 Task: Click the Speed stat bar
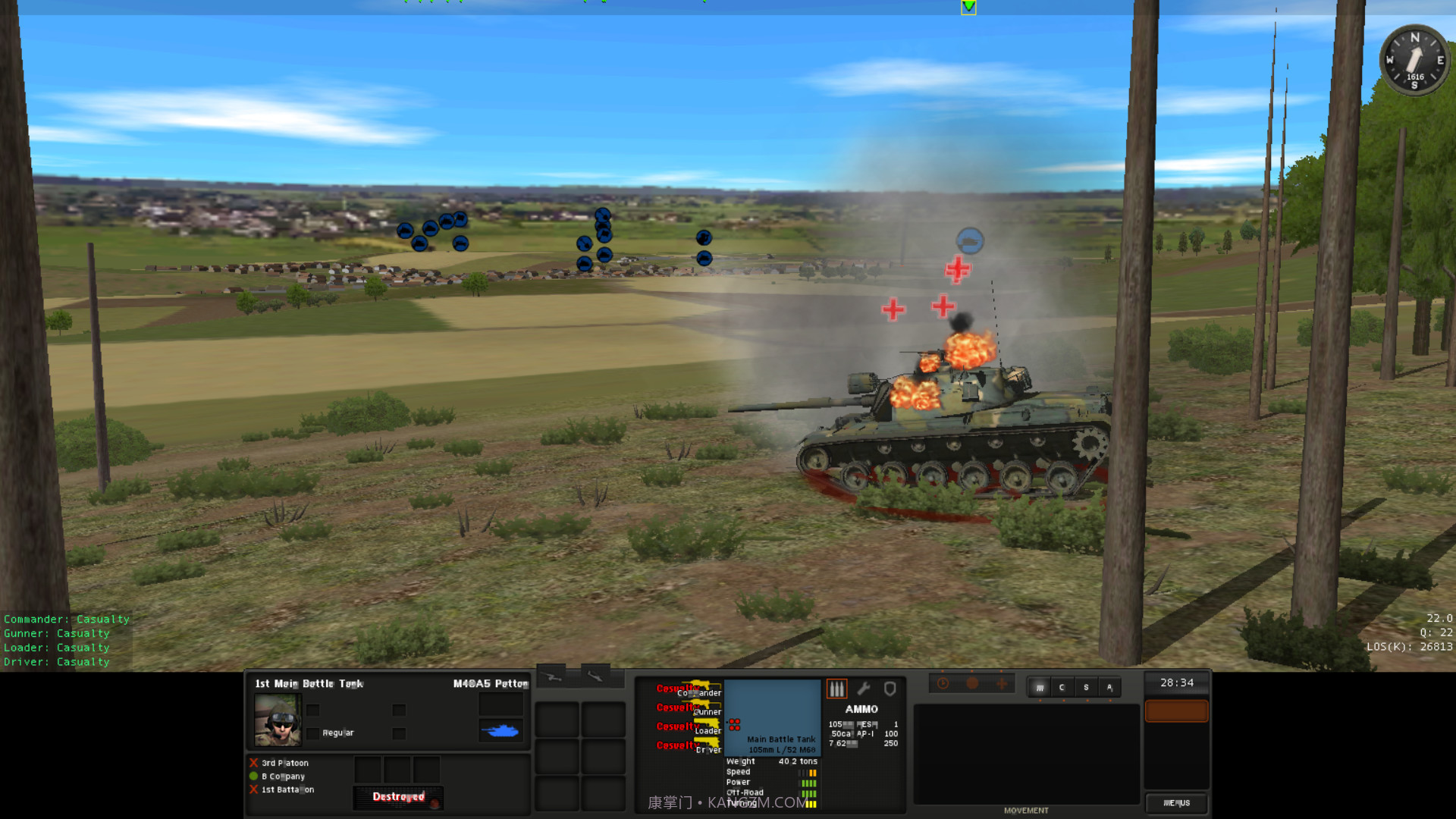pyautogui.click(x=808, y=771)
